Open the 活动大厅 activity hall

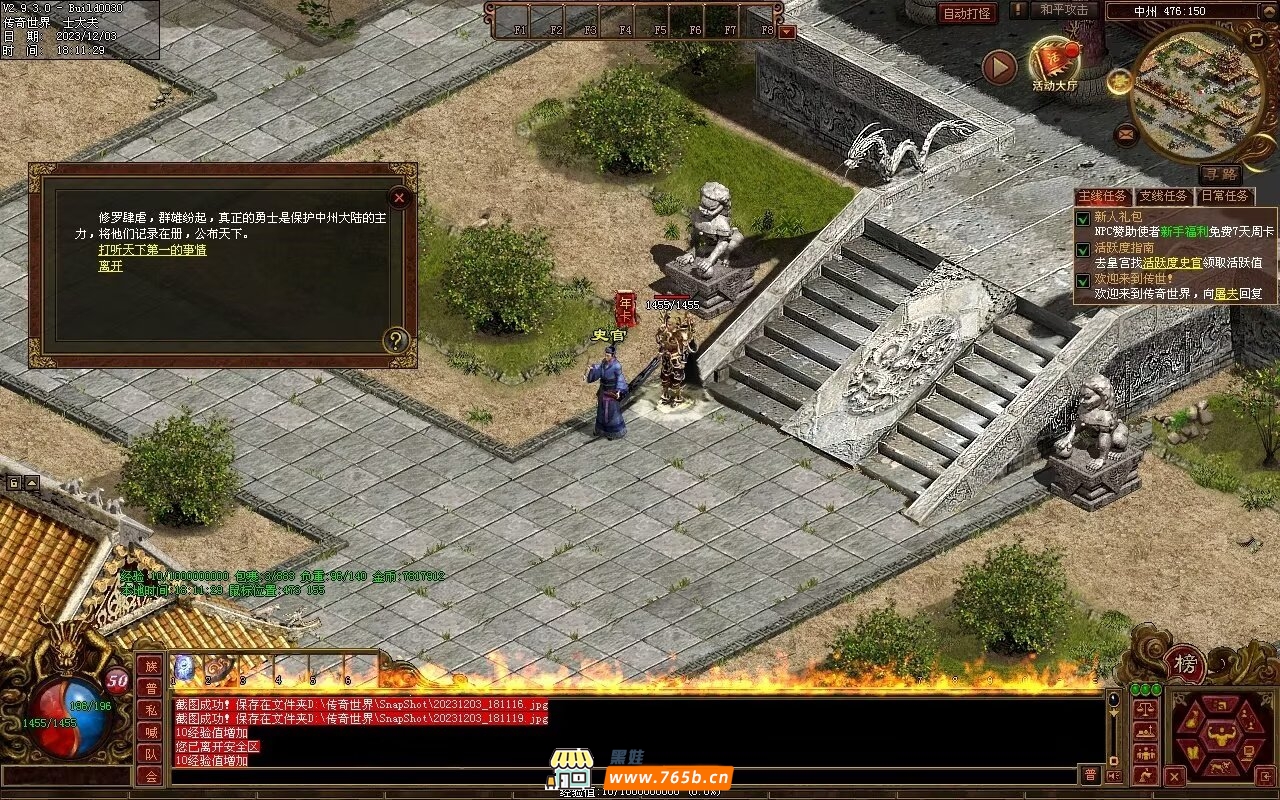[1055, 64]
